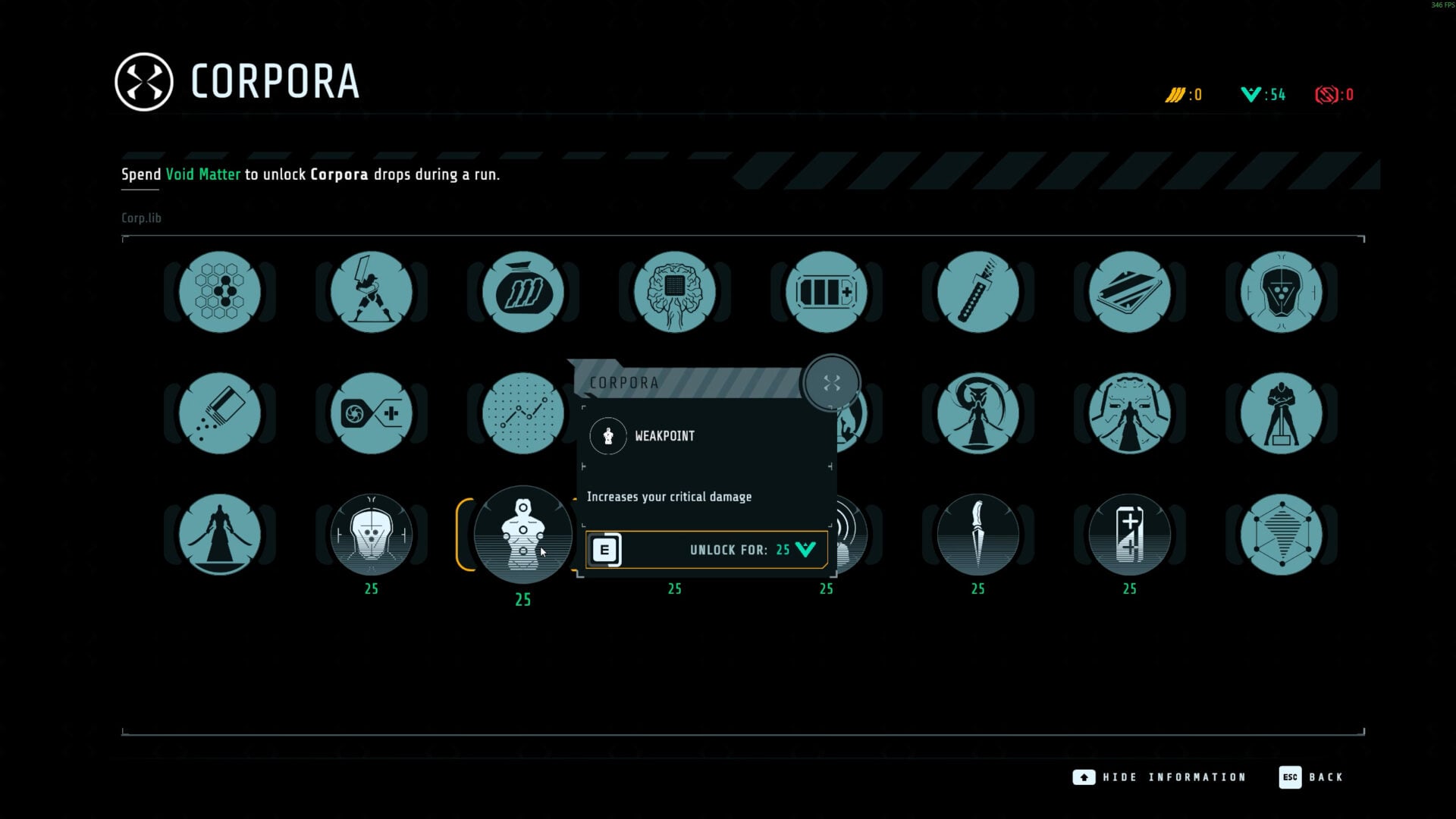Select the honeycomb hexagon corpora icon
The height and width of the screenshot is (819, 1456).
click(x=220, y=292)
